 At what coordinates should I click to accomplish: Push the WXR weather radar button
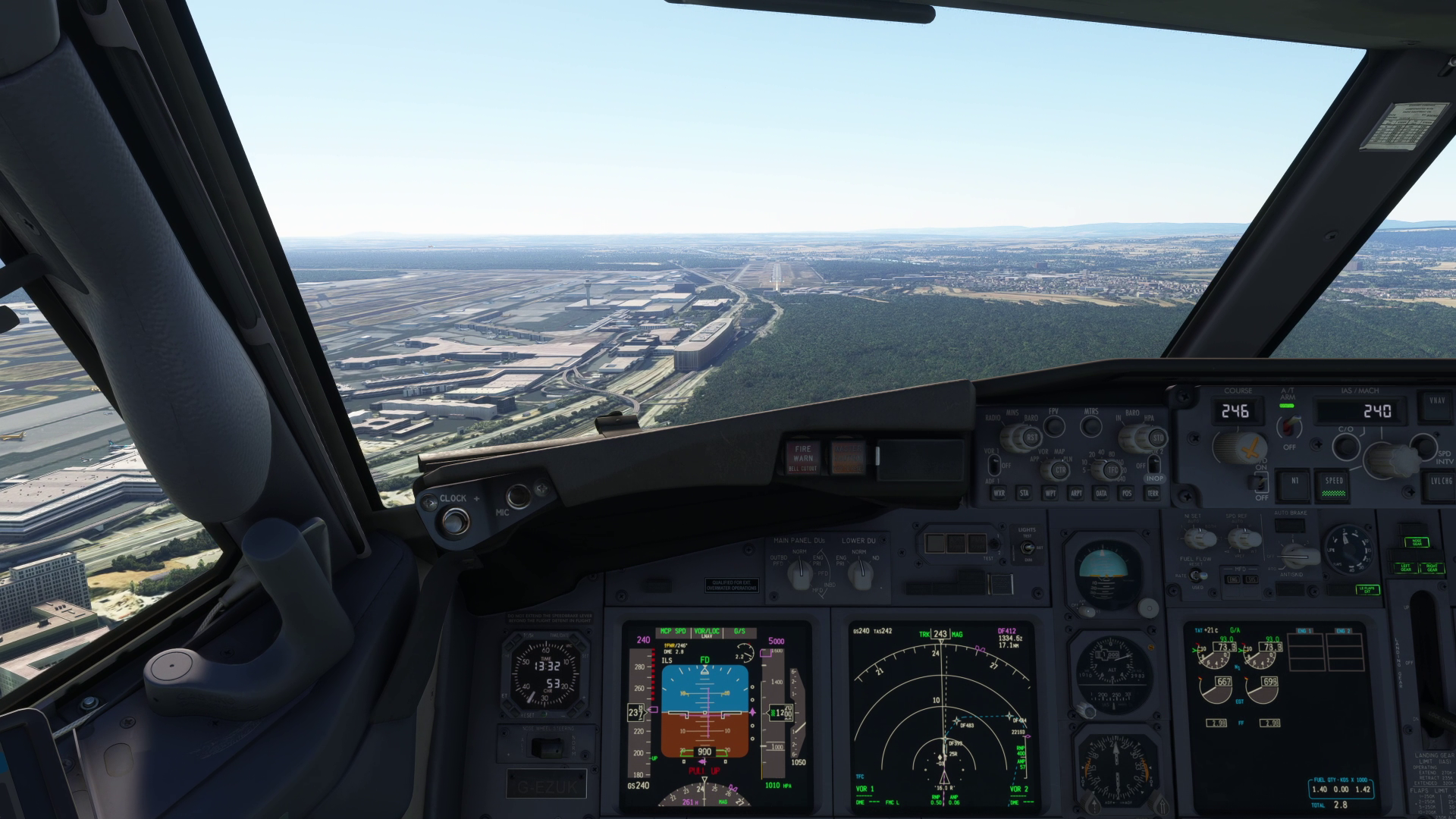[999, 493]
